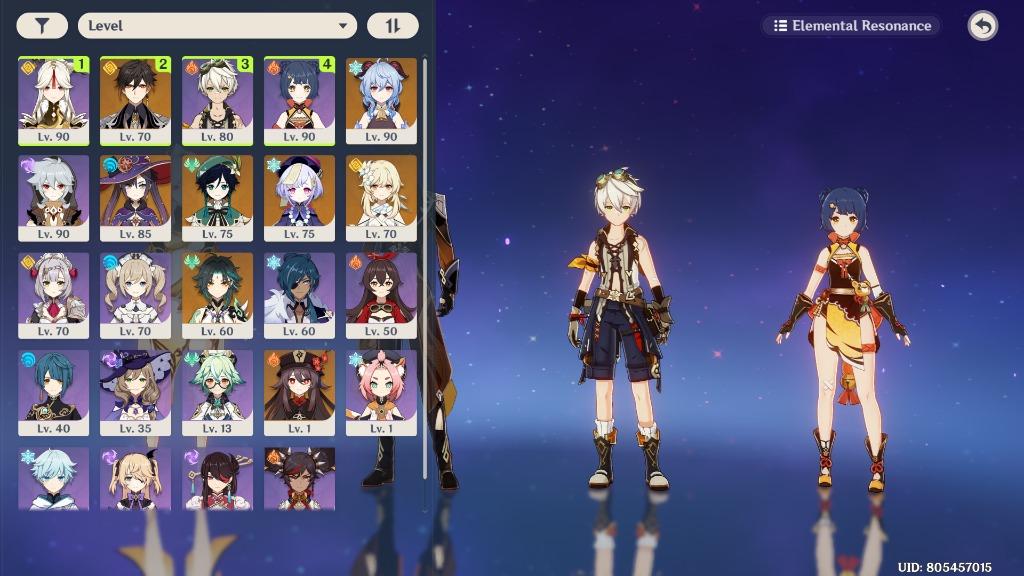The width and height of the screenshot is (1024, 576).
Task: Select Venti's character portrait
Action: [x=217, y=197]
